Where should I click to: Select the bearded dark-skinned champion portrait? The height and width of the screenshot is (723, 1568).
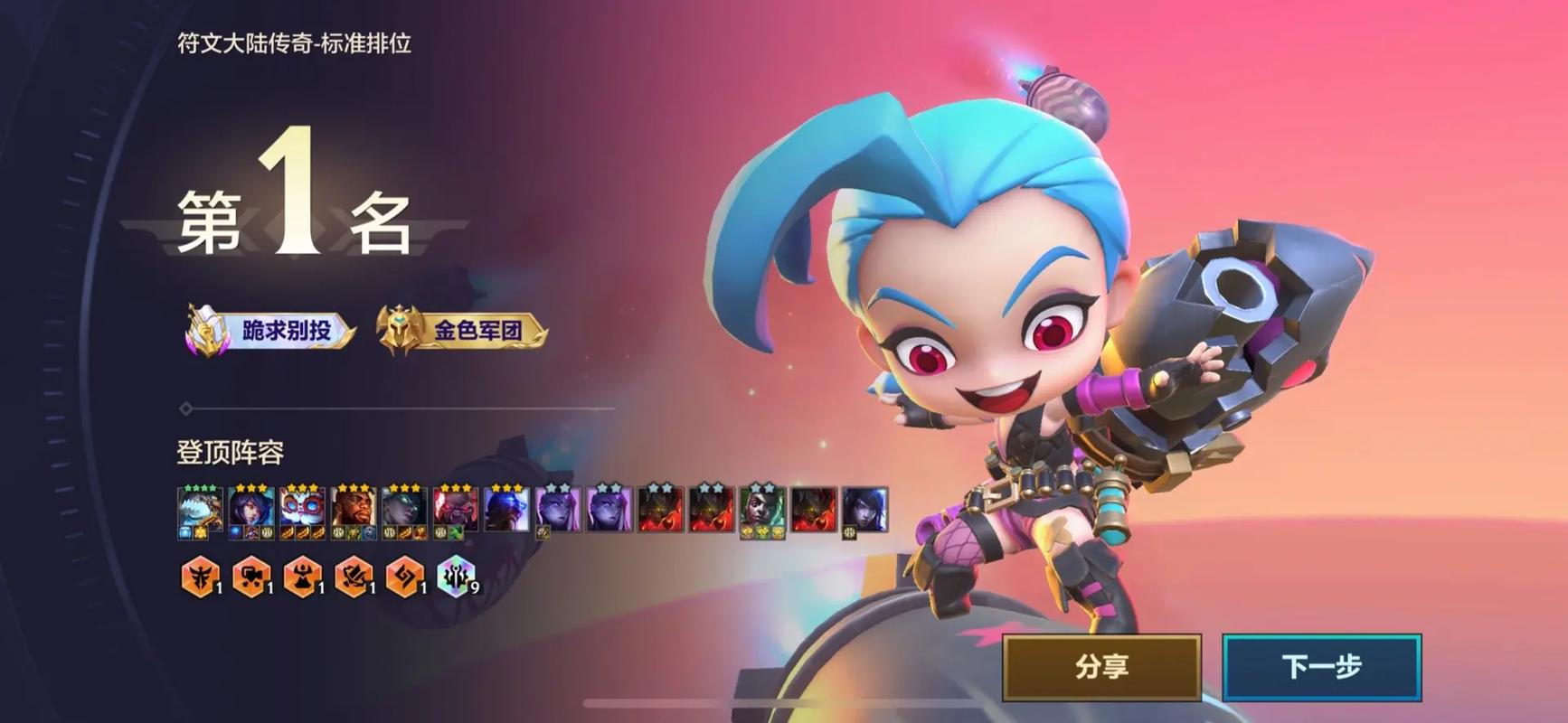[x=354, y=510]
